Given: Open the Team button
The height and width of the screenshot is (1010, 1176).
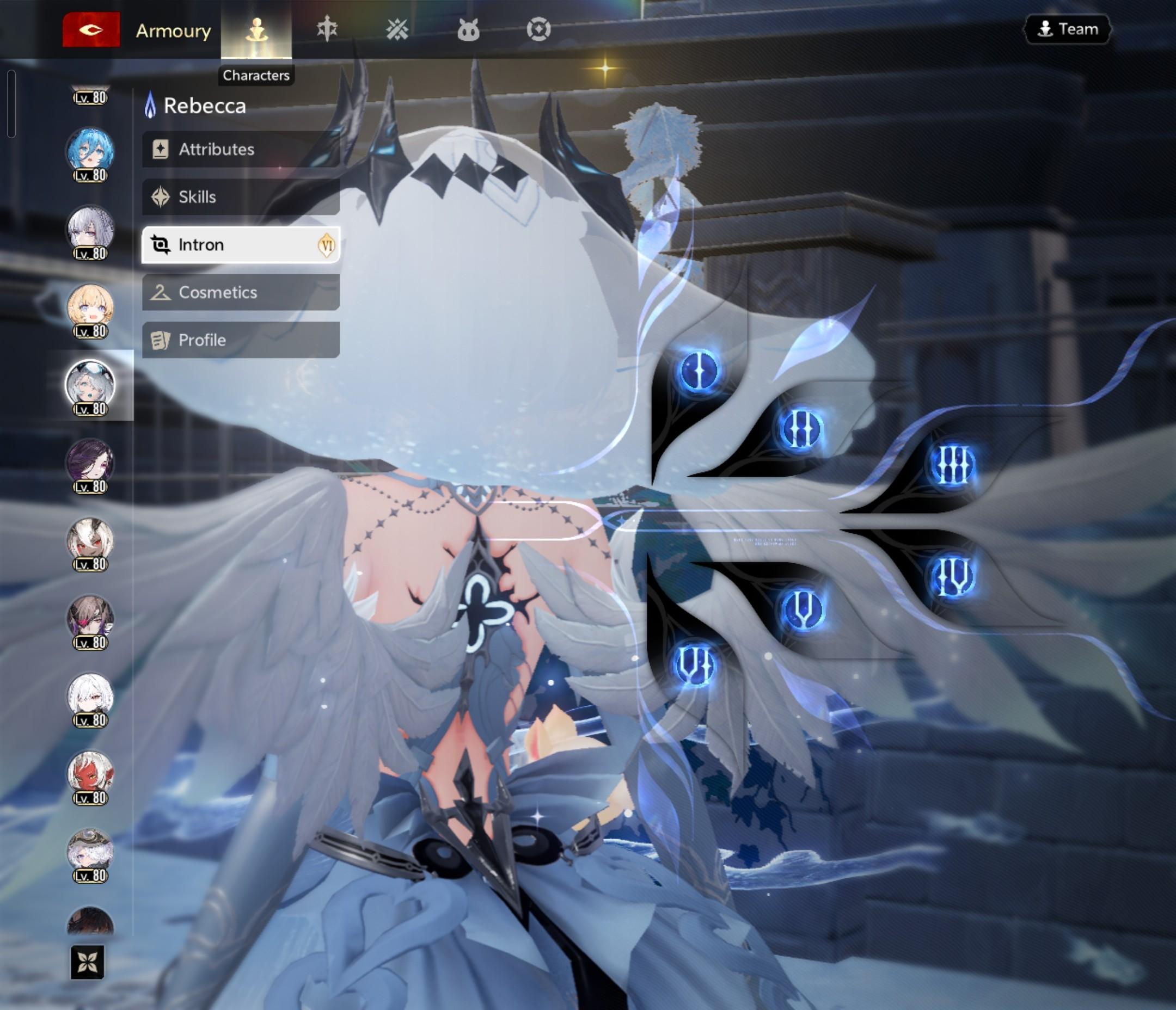Looking at the screenshot, I should [1067, 29].
